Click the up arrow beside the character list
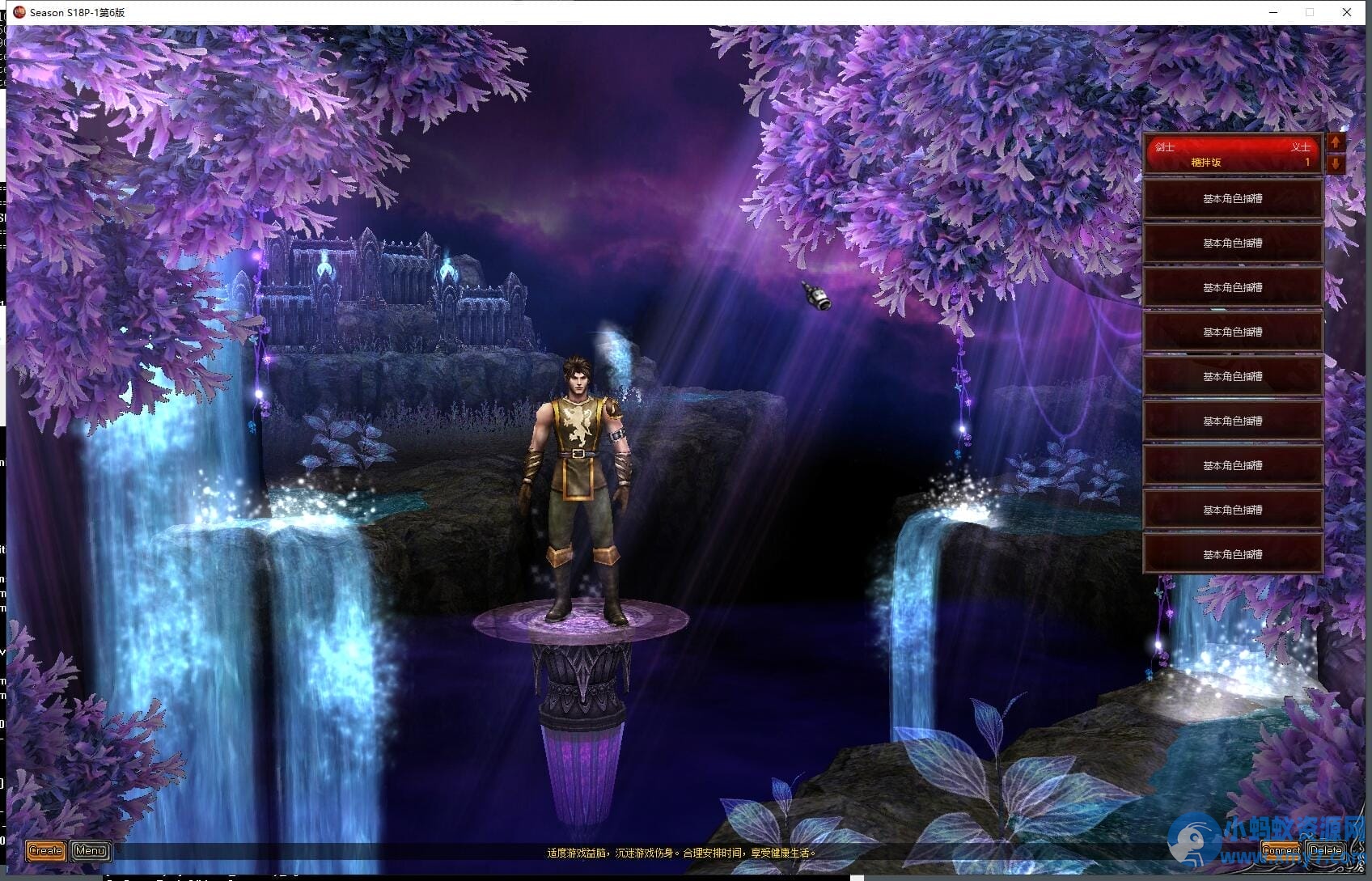This screenshot has height=881, width=1372. tap(1336, 142)
